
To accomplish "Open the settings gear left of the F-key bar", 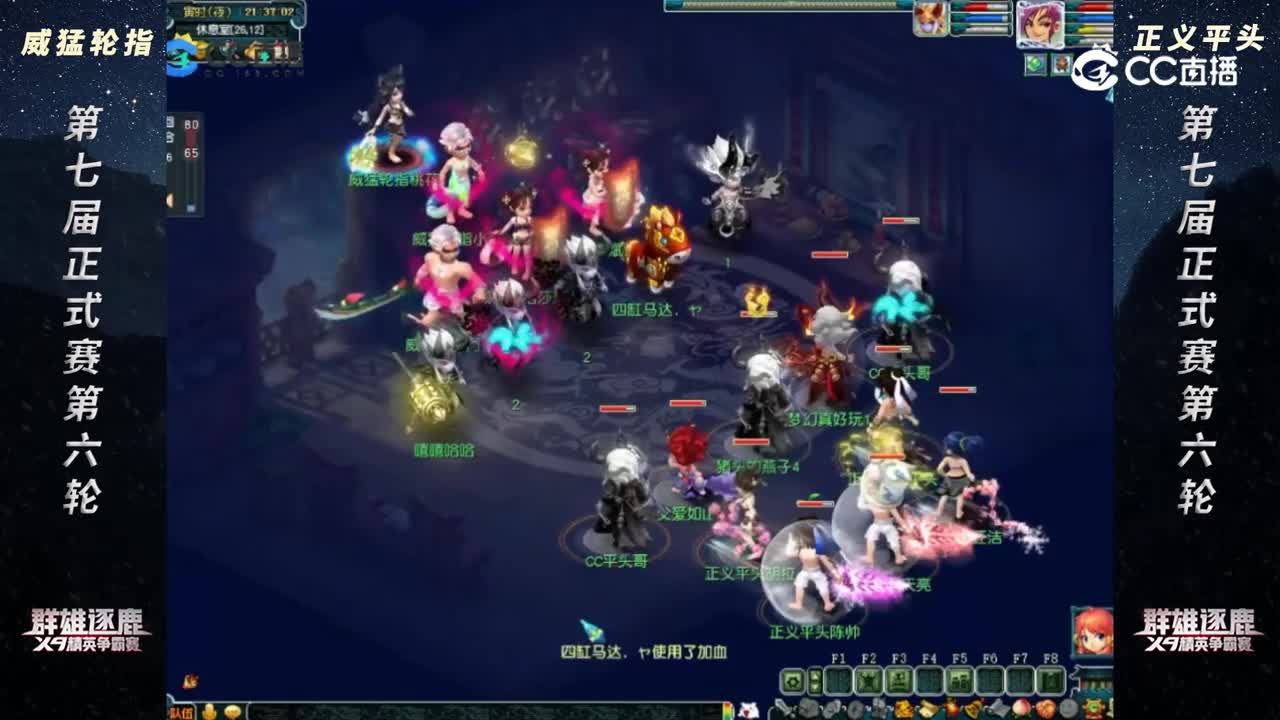I will (793, 681).
